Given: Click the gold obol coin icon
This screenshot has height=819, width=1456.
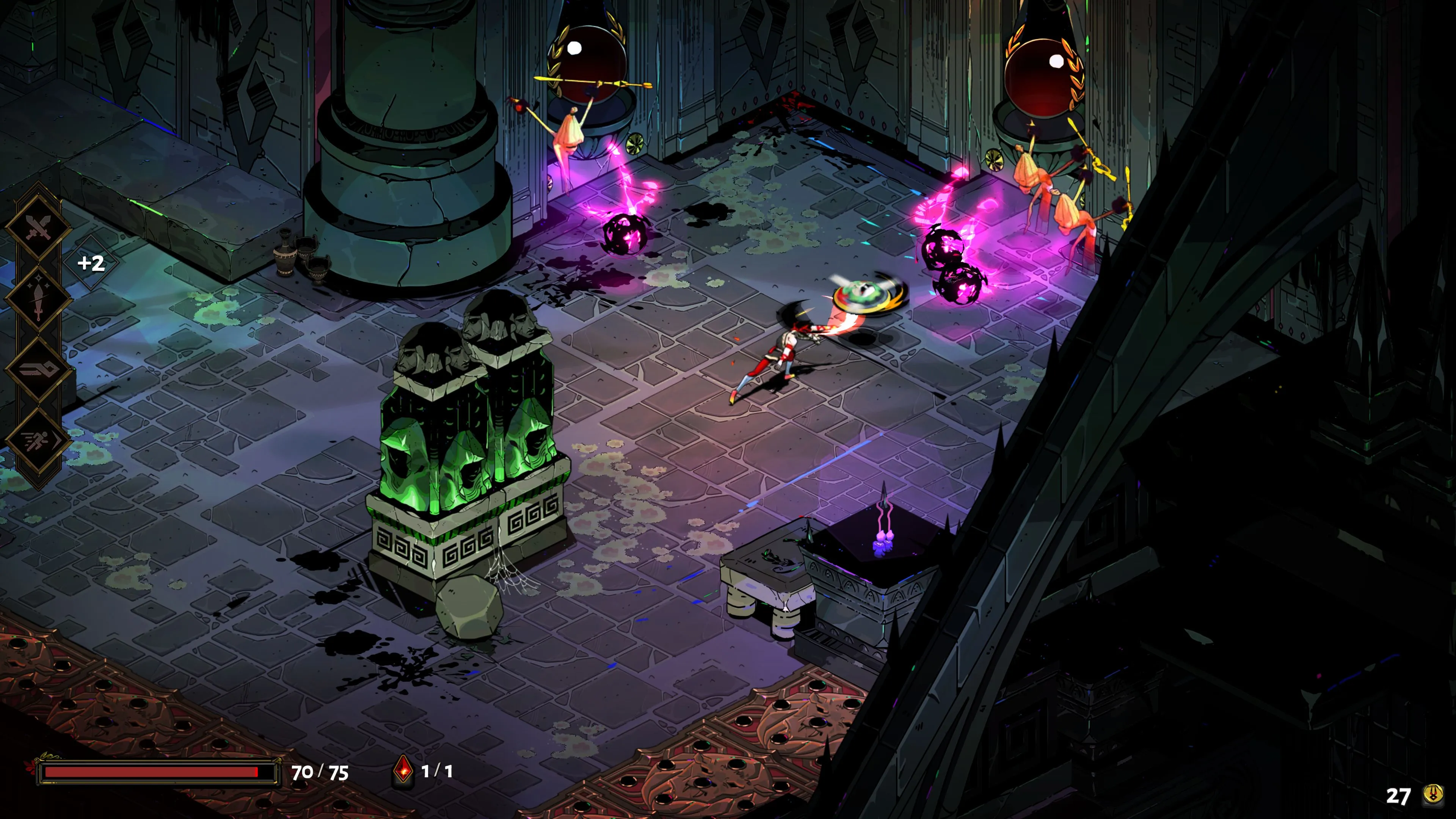Looking at the screenshot, I should coord(1433,795).
